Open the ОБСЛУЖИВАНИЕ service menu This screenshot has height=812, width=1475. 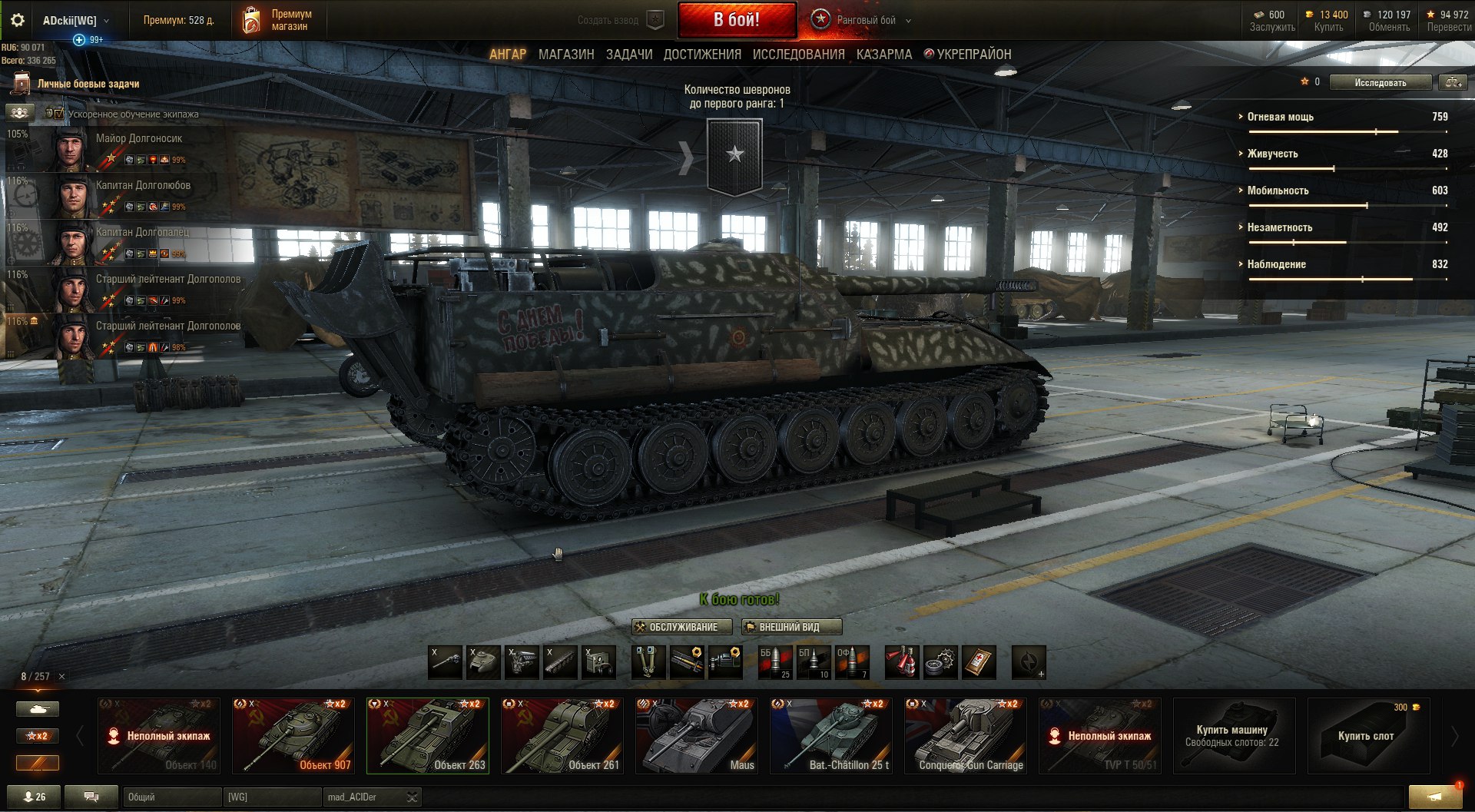click(x=681, y=627)
